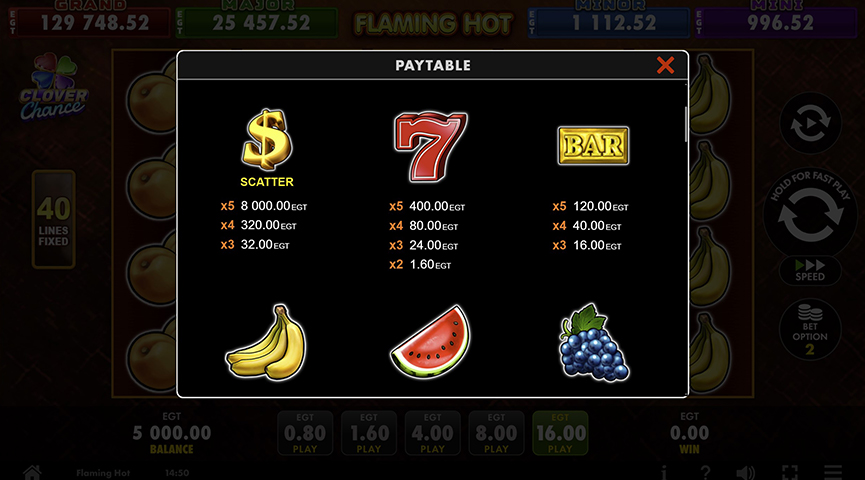The image size is (865, 480).
Task: Open the info icon
Action: pyautogui.click(x=663, y=472)
